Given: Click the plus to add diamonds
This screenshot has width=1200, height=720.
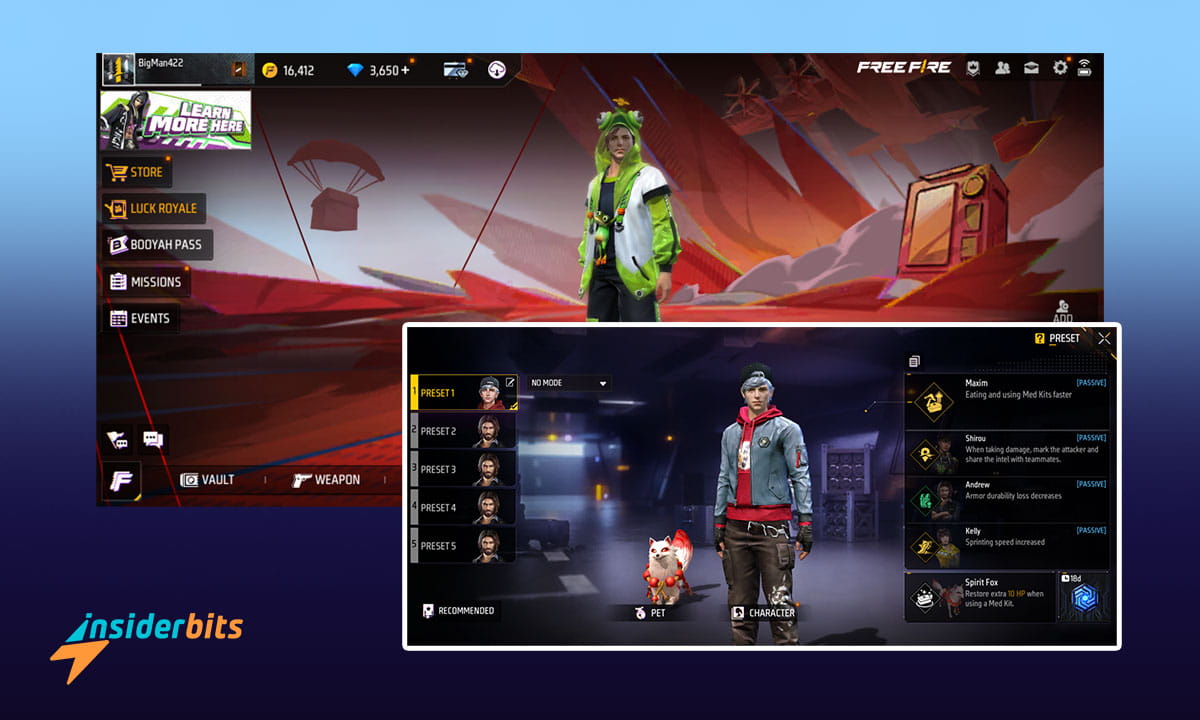Looking at the screenshot, I should 404,70.
